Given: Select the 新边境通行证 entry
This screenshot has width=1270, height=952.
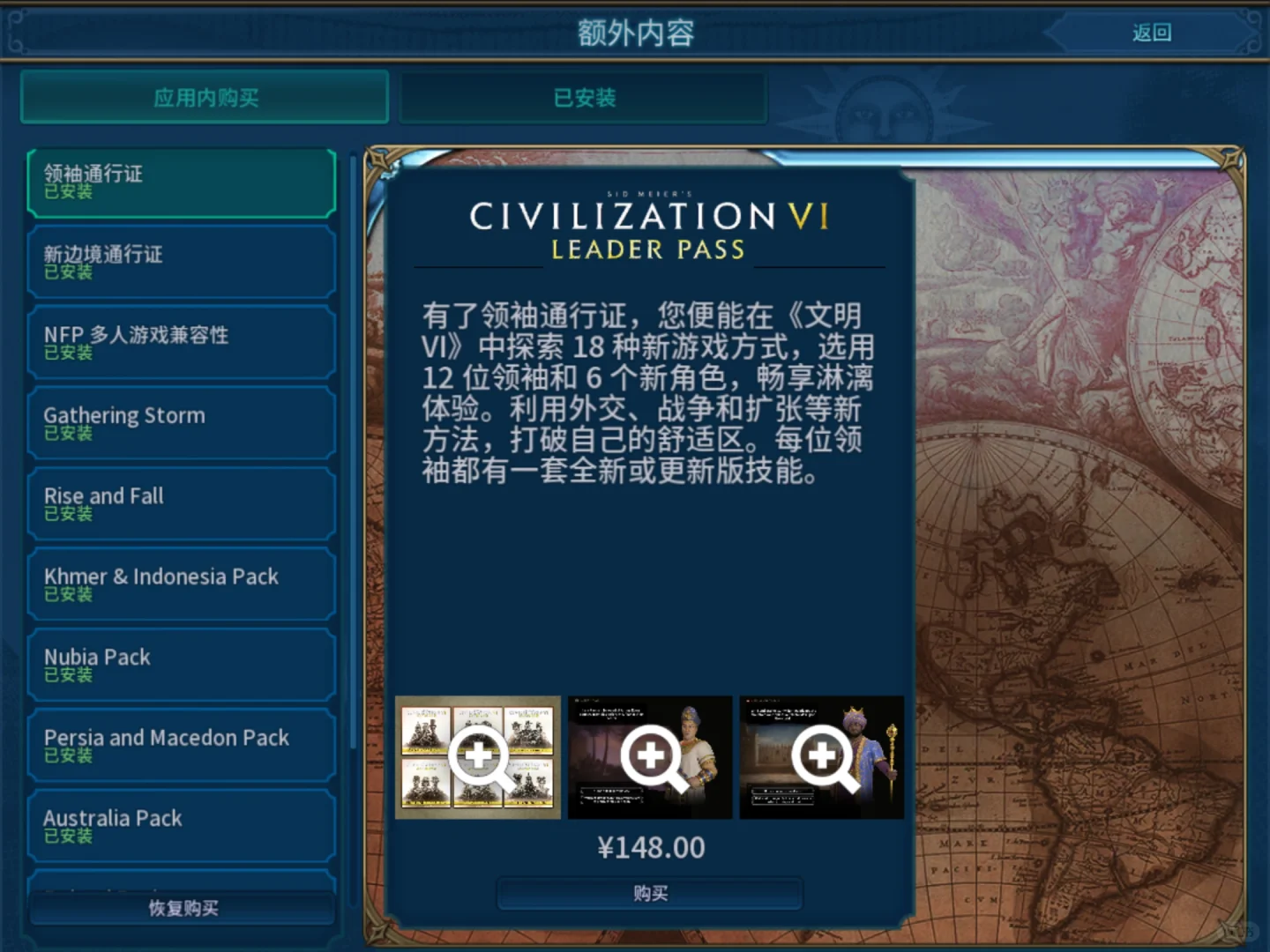Looking at the screenshot, I should [181, 262].
